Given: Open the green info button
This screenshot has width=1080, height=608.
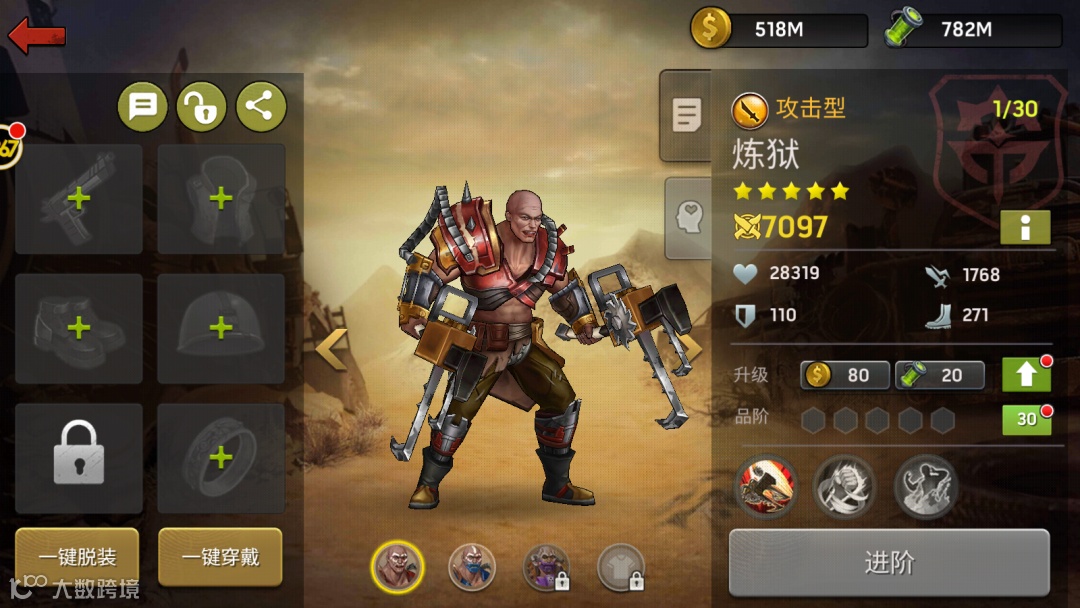Looking at the screenshot, I should [x=1025, y=228].
